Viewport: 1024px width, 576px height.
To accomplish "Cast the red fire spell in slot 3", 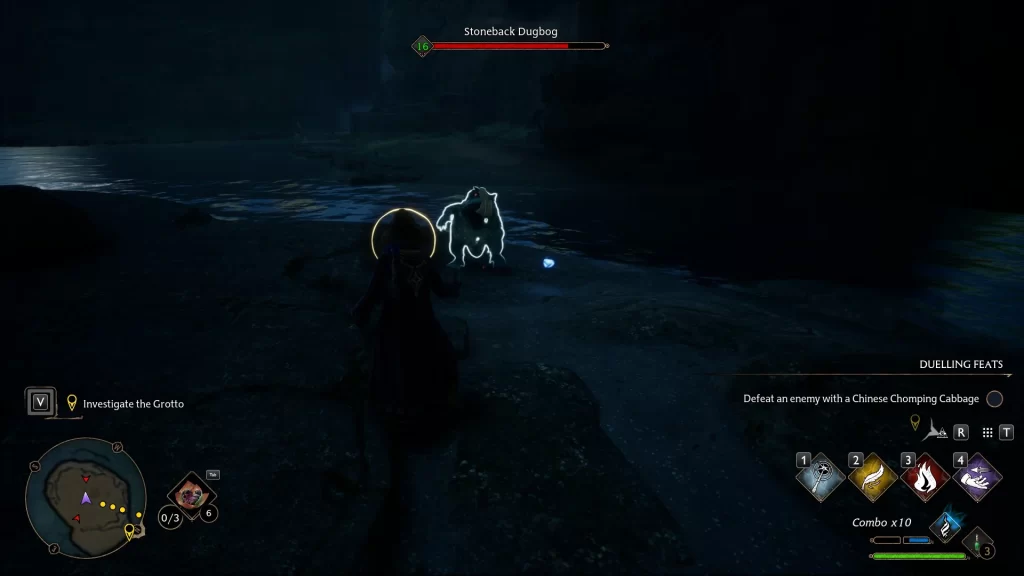I will click(x=923, y=476).
